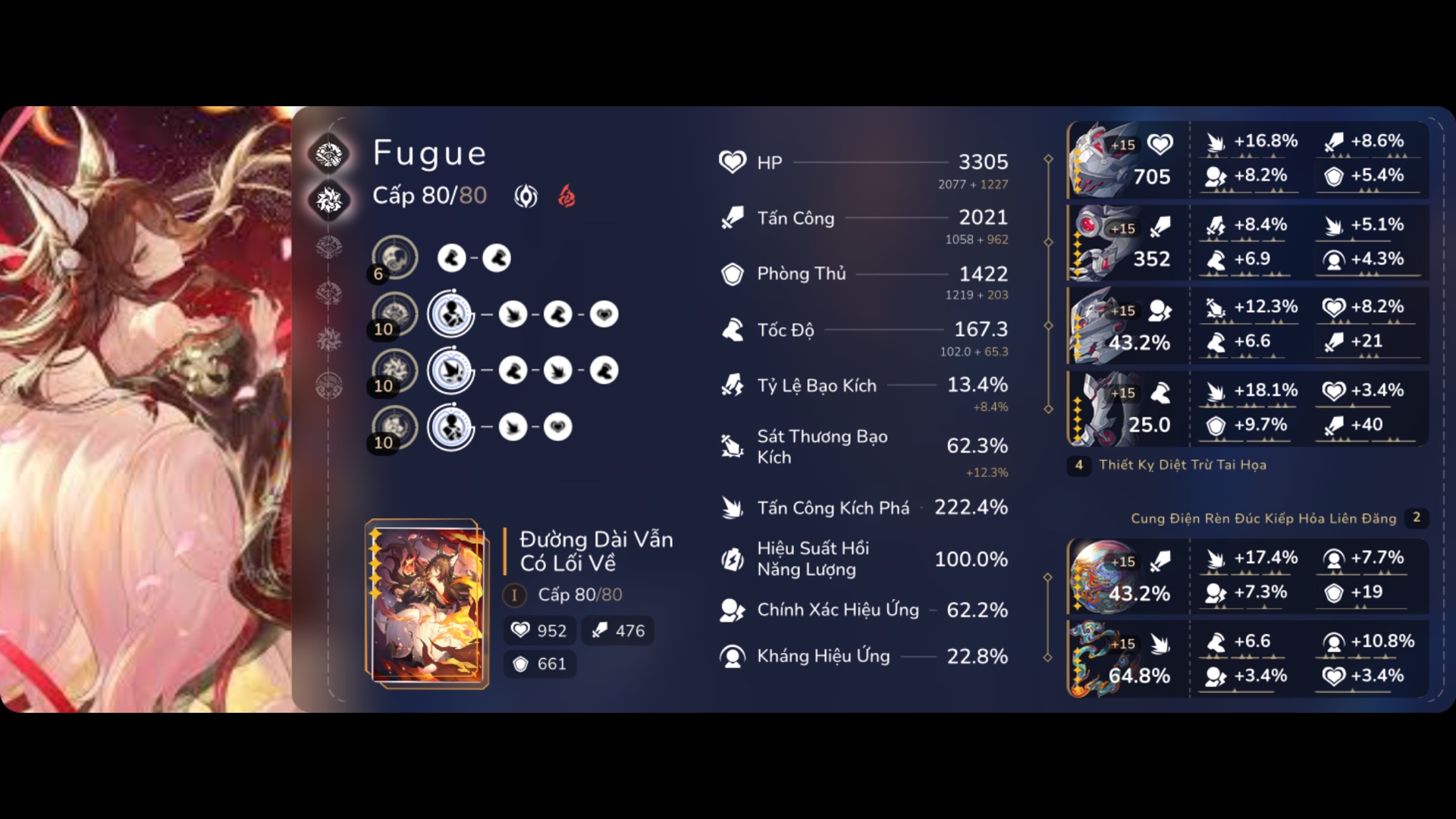Select the HP heart stat icon
1456x819 pixels.
click(x=732, y=162)
